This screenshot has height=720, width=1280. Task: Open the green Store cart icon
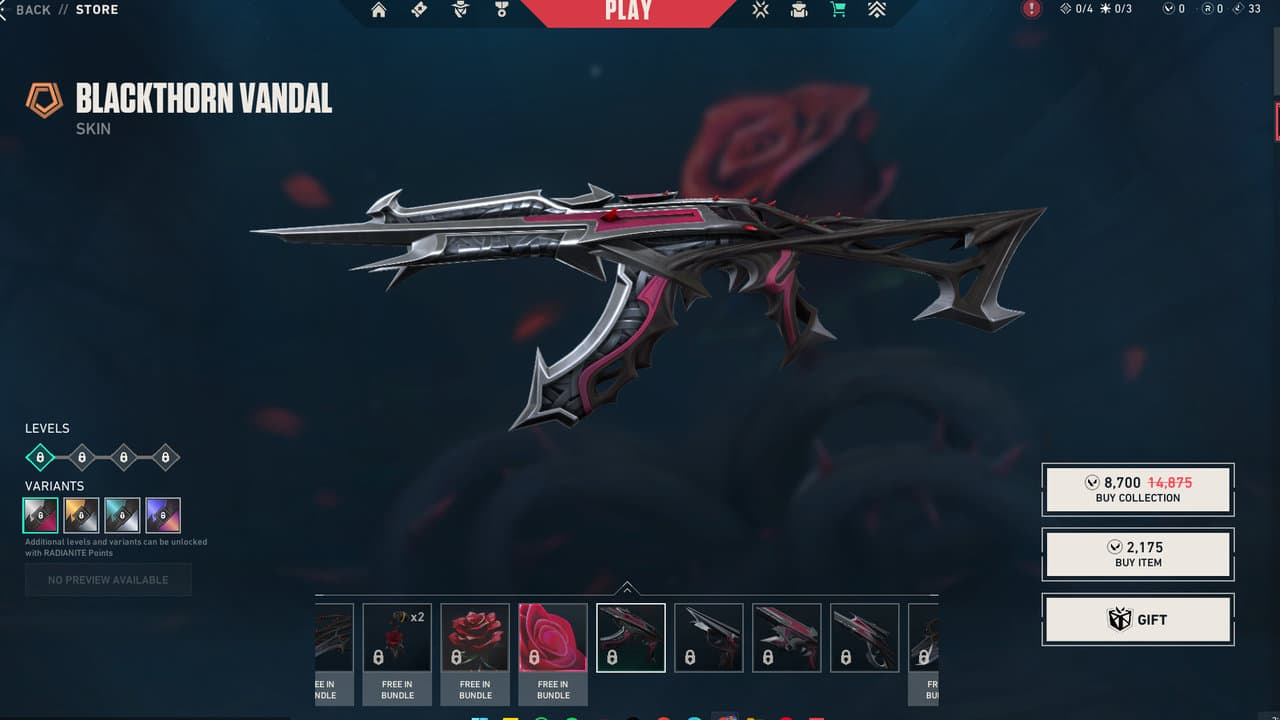tap(838, 10)
